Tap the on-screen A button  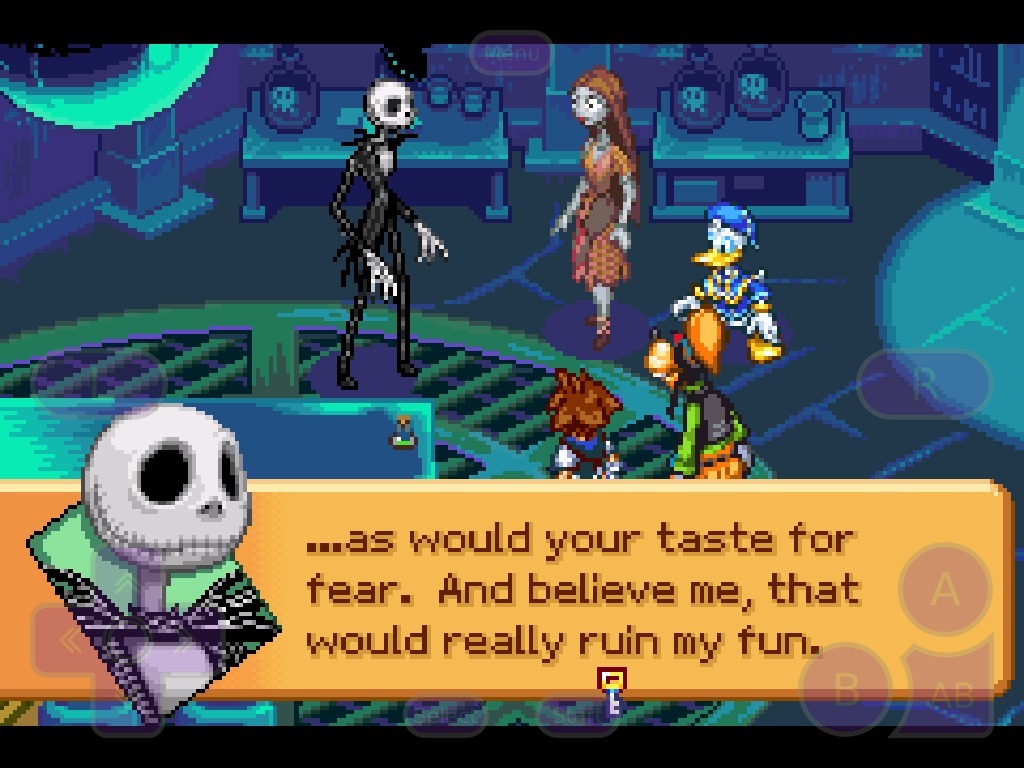945,591
